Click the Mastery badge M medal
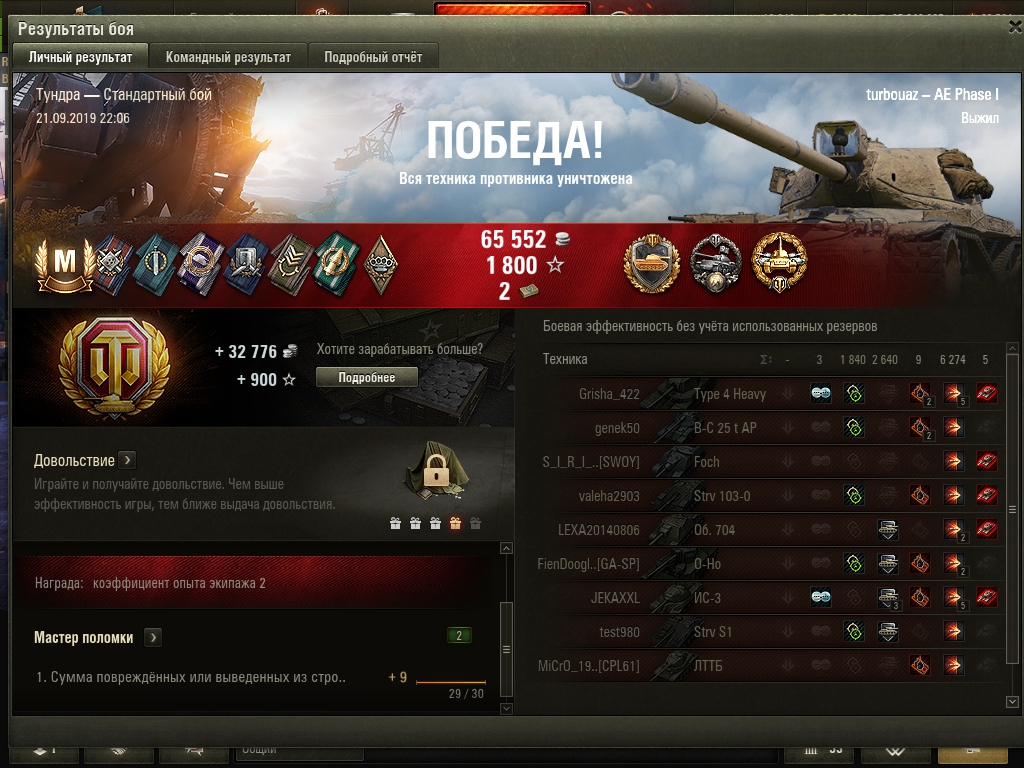Viewport: 1024px width, 768px height. click(64, 264)
